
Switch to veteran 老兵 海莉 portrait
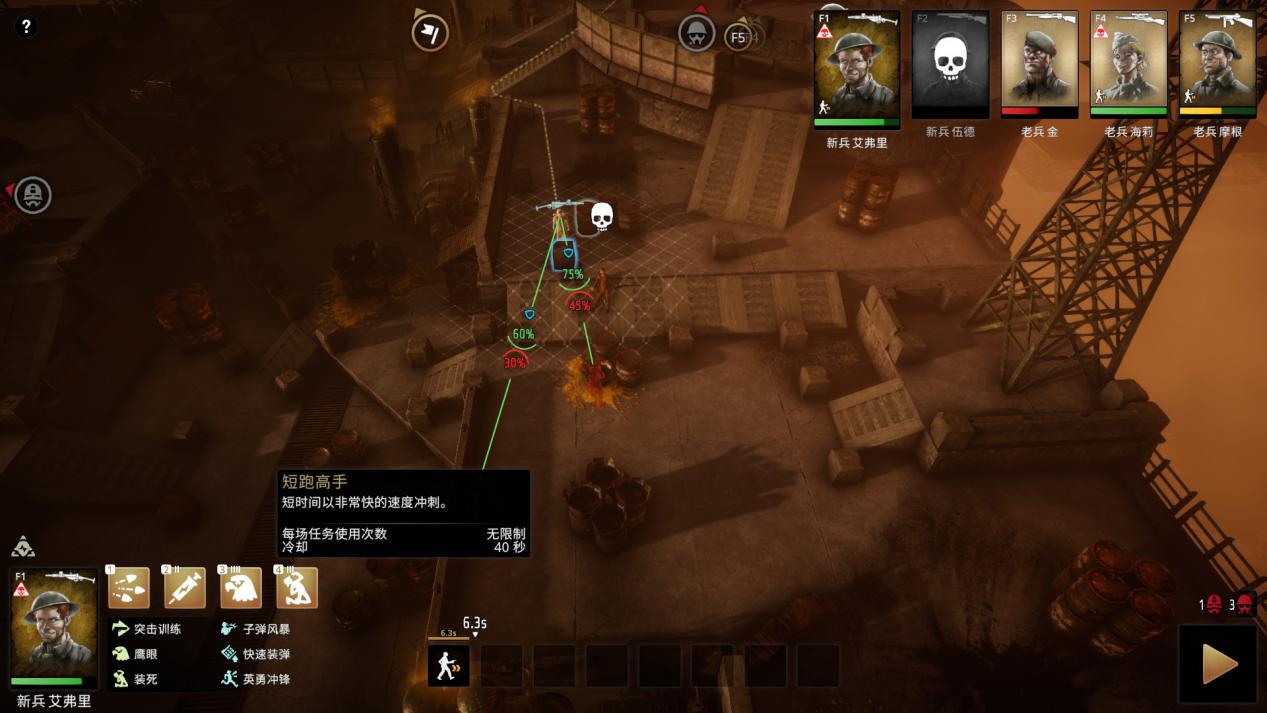coord(1128,68)
